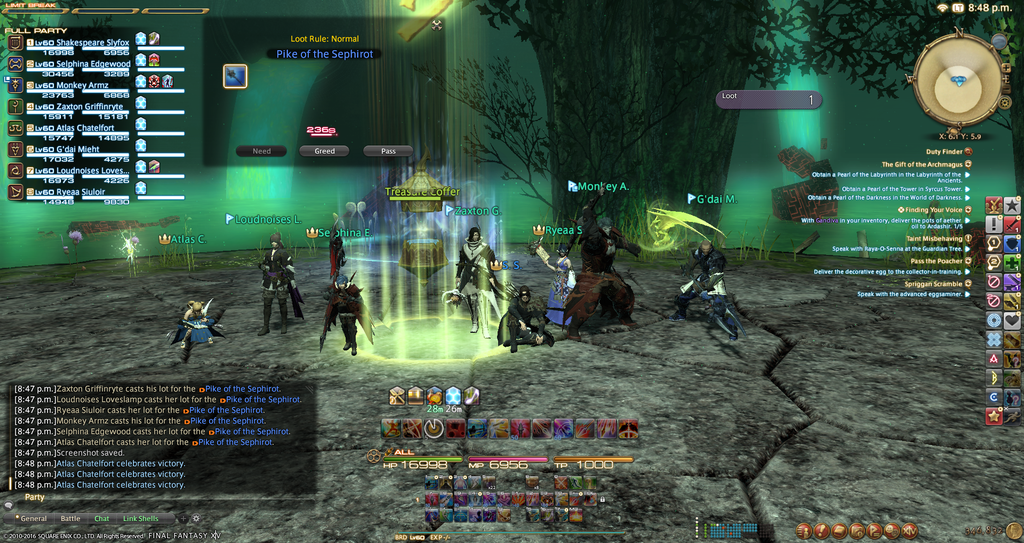This screenshot has width=1024, height=543.
Task: Switch to the Battle chat tab
Action: coord(70,518)
